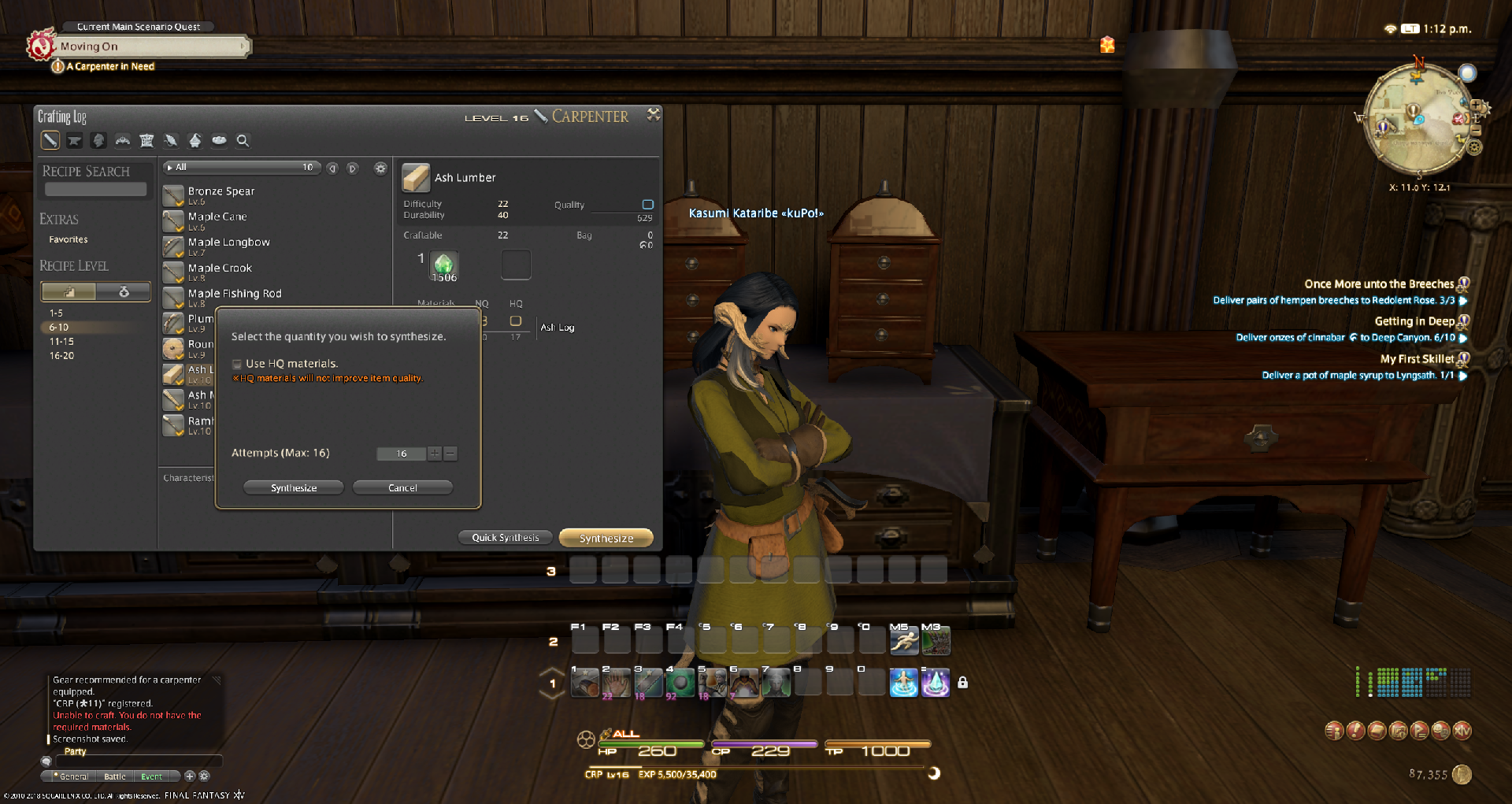
Task: Increase attempts with the plus button
Action: (434, 454)
